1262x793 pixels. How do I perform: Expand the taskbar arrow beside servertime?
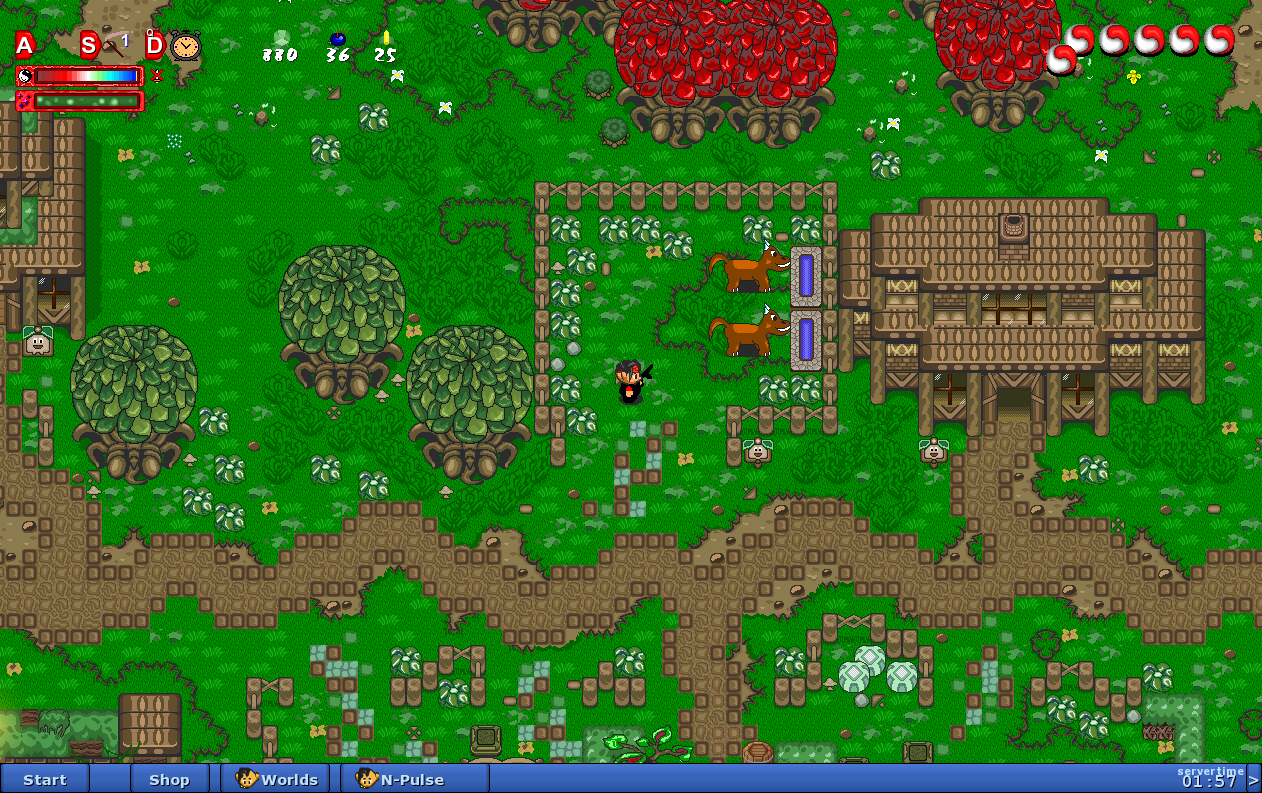pyautogui.click(x=1253, y=780)
